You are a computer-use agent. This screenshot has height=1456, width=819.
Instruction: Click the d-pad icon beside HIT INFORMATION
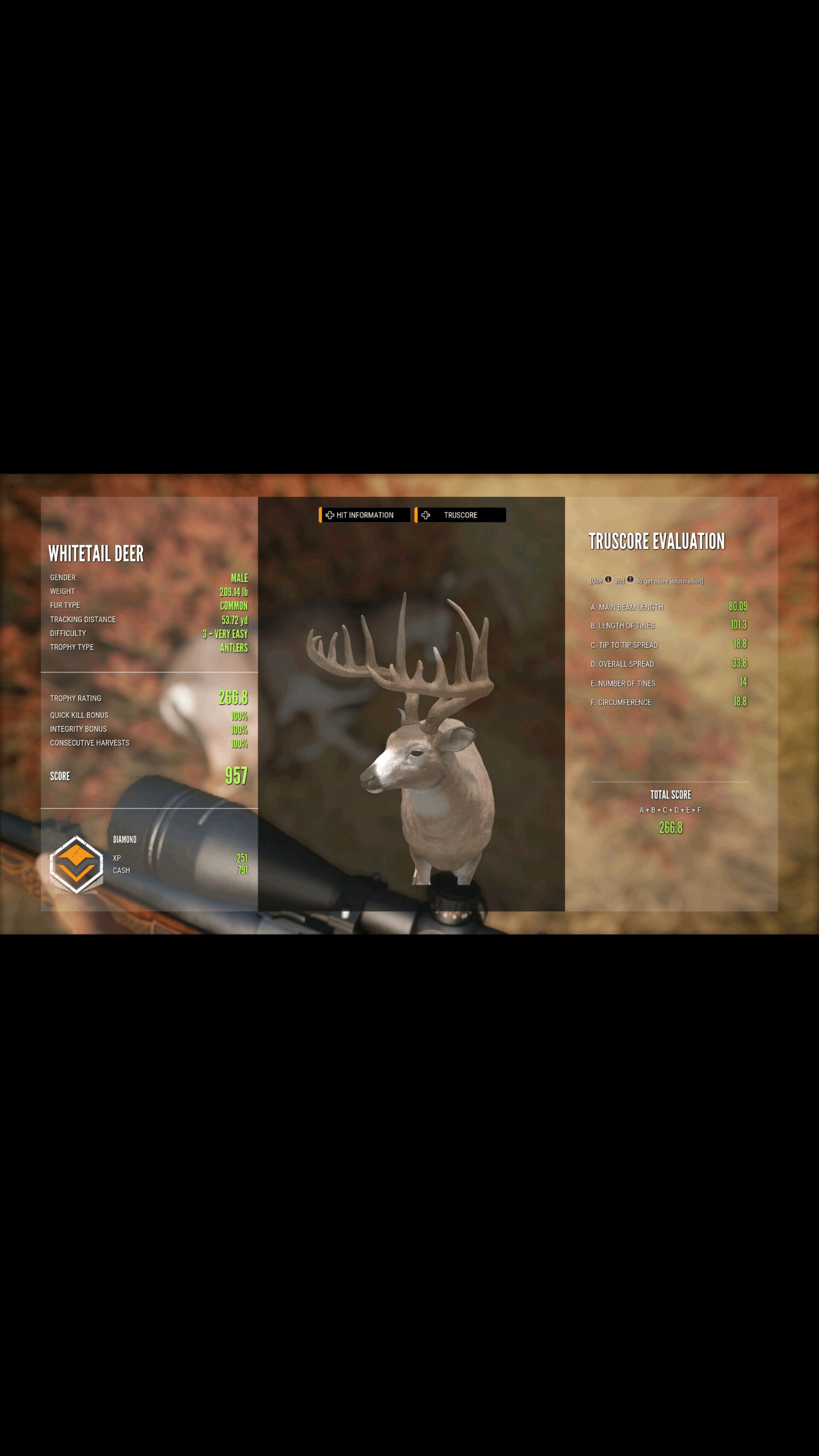(x=329, y=515)
